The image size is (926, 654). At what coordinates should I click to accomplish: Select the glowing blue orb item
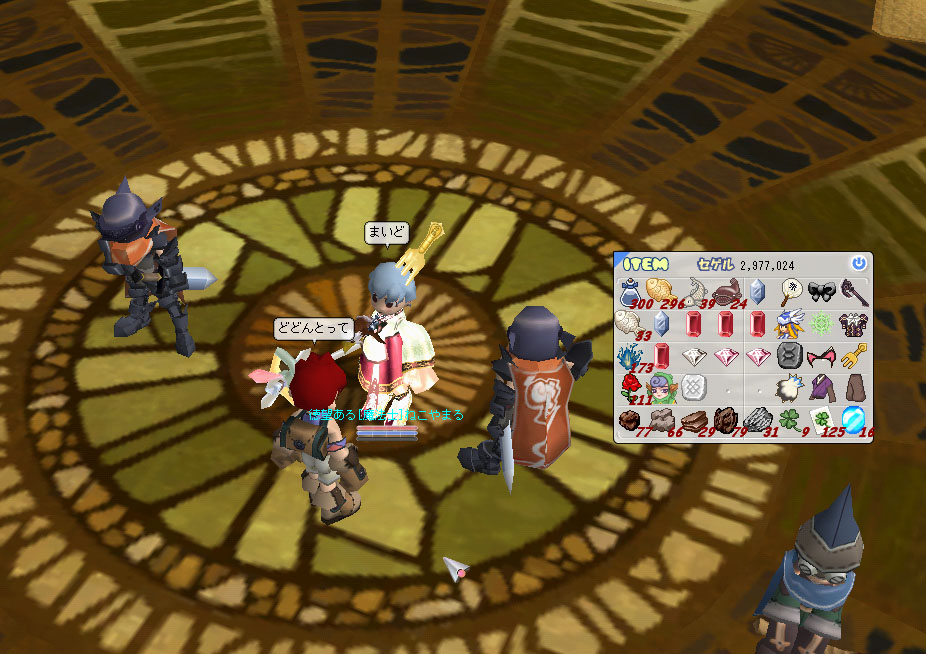853,419
